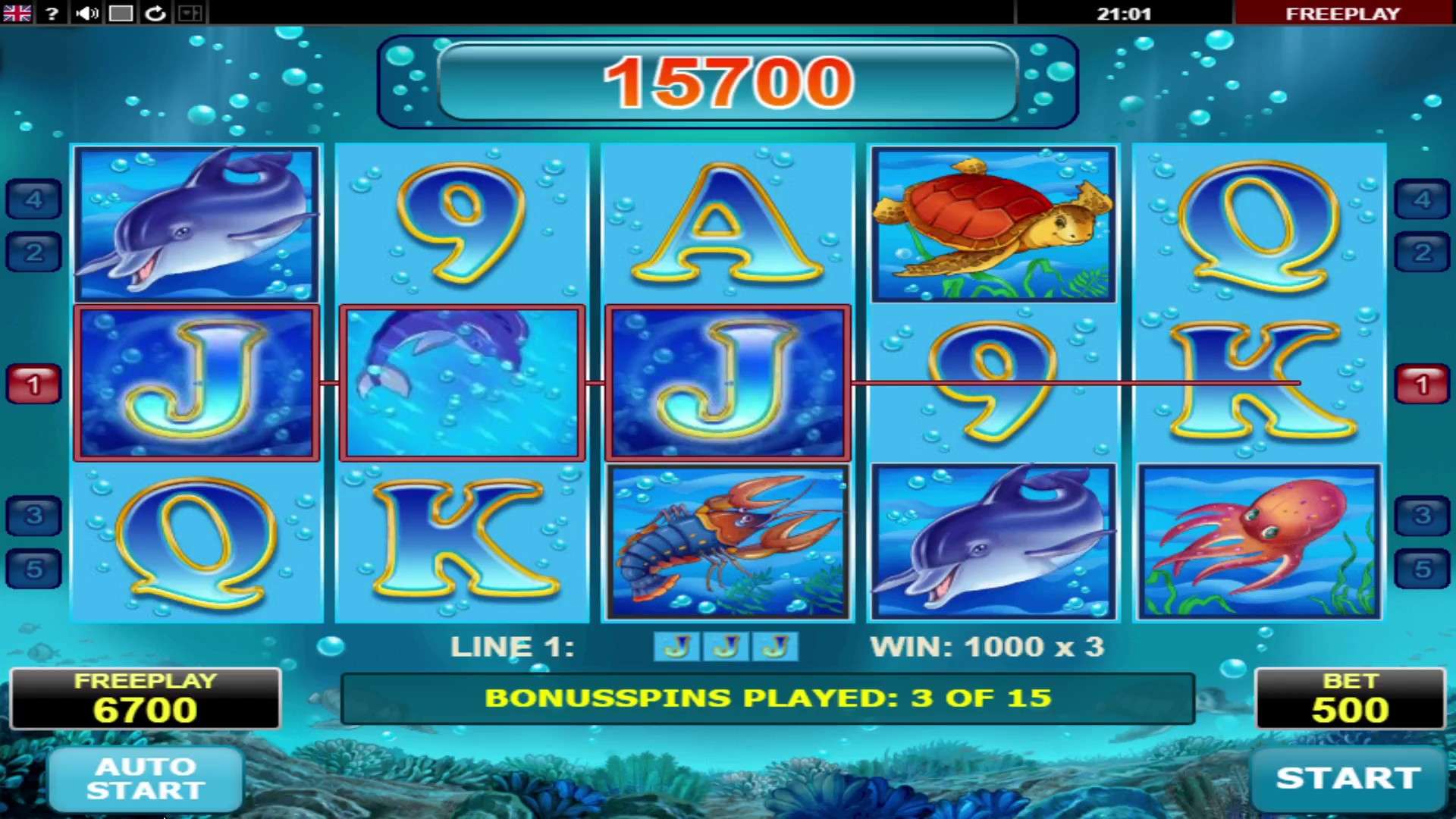Enable payline 5 on the bottom left
The width and height of the screenshot is (1456, 819).
[33, 567]
